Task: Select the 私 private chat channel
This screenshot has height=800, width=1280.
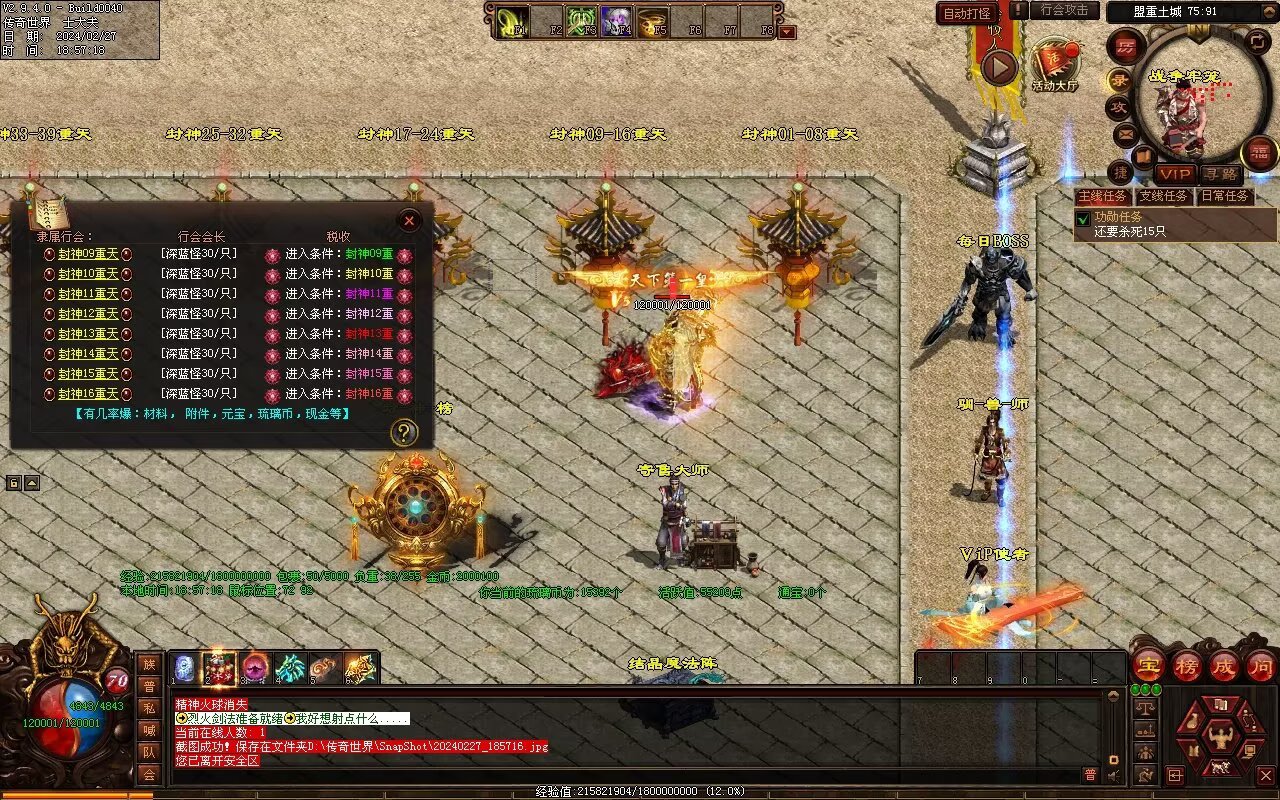Action: [149, 708]
